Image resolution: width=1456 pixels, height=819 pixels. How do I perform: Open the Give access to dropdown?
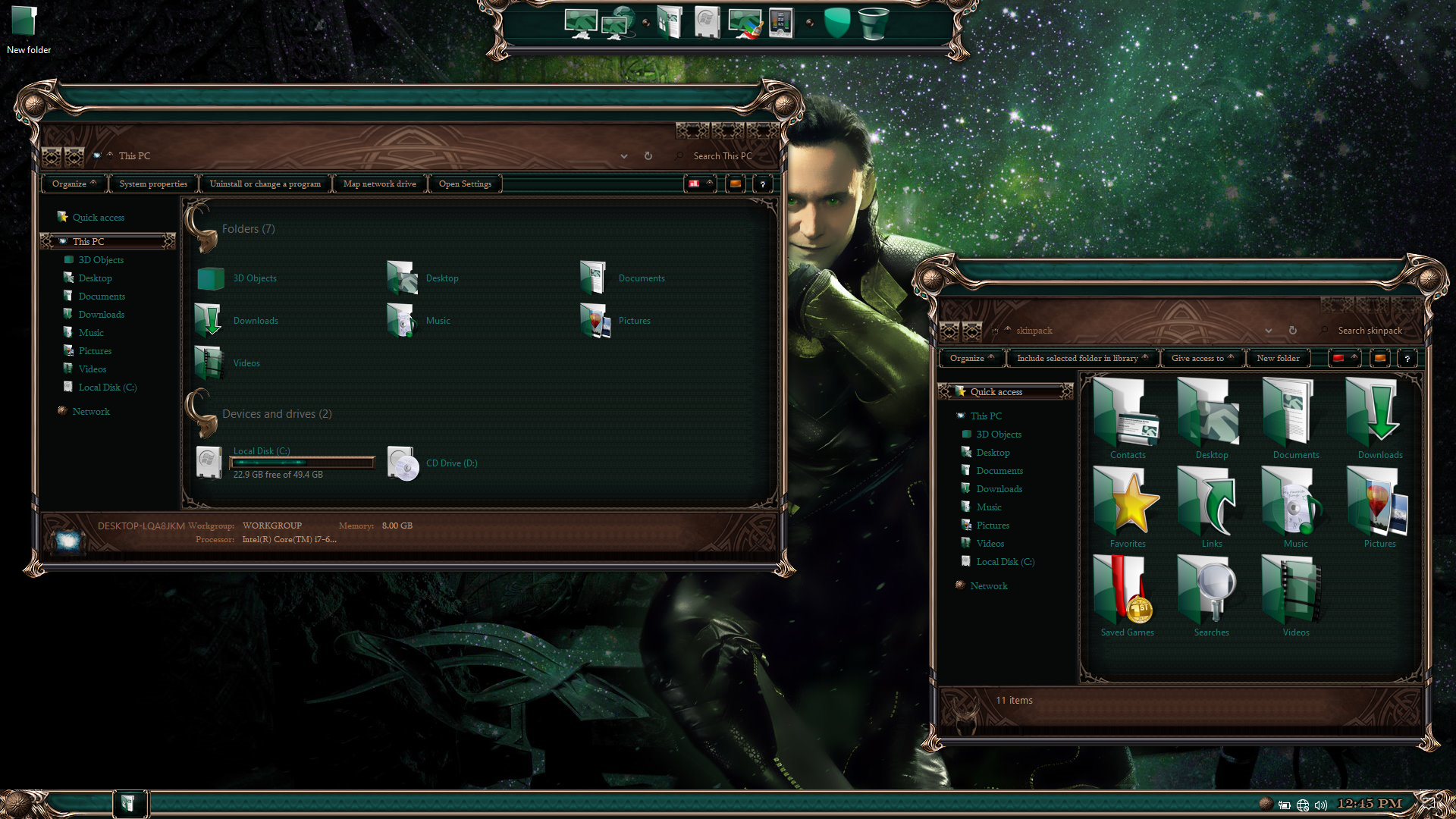(1202, 359)
